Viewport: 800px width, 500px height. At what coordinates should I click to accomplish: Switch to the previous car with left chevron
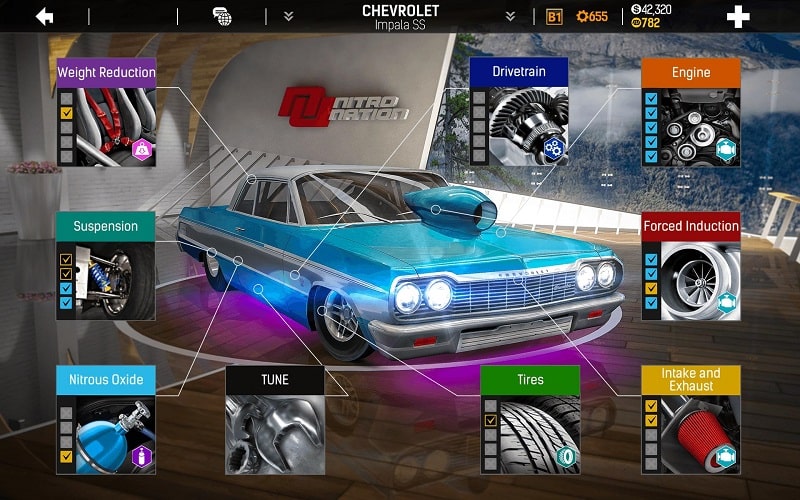coord(288,17)
